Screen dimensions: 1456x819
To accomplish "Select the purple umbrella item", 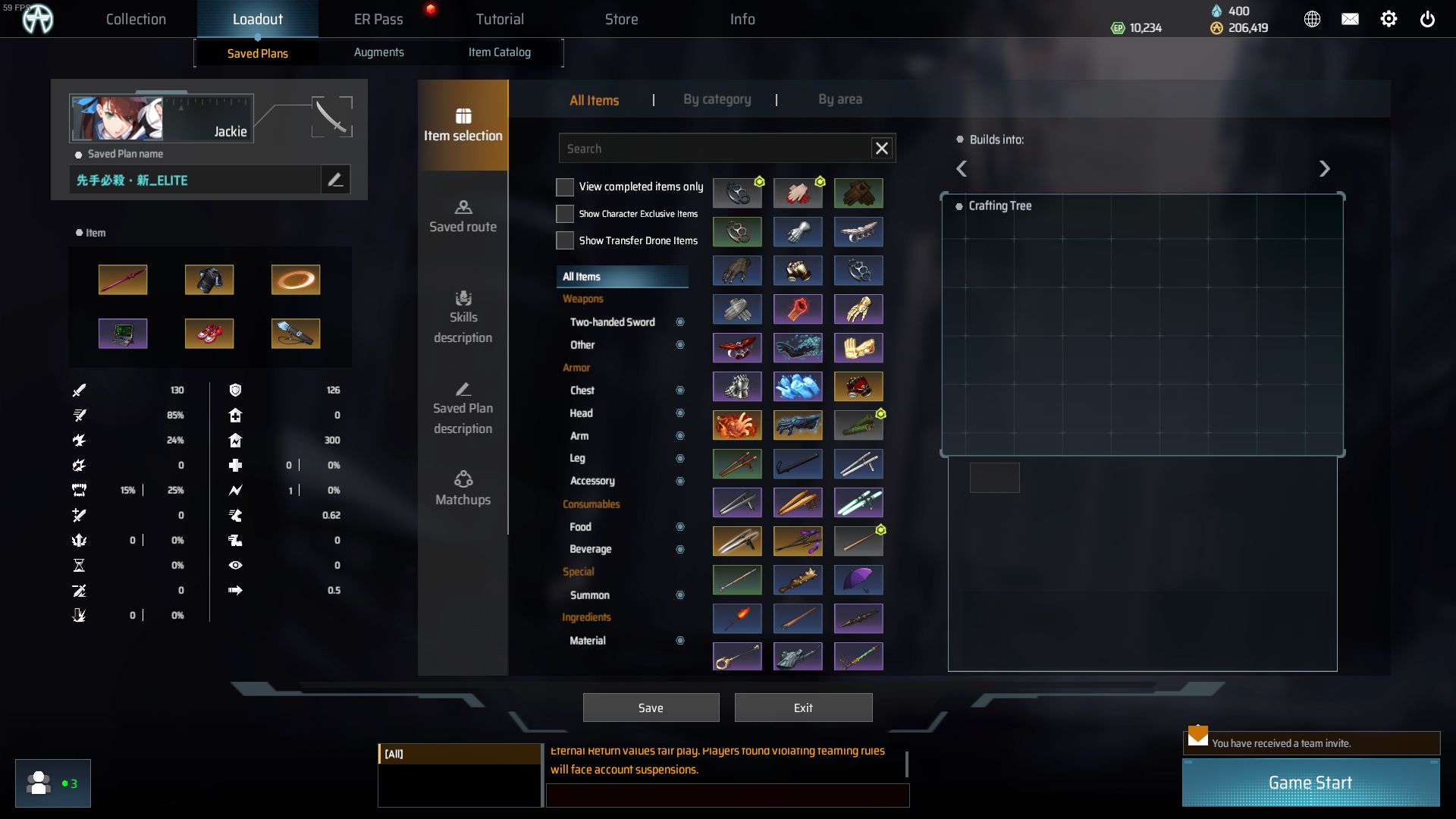I will point(858,579).
